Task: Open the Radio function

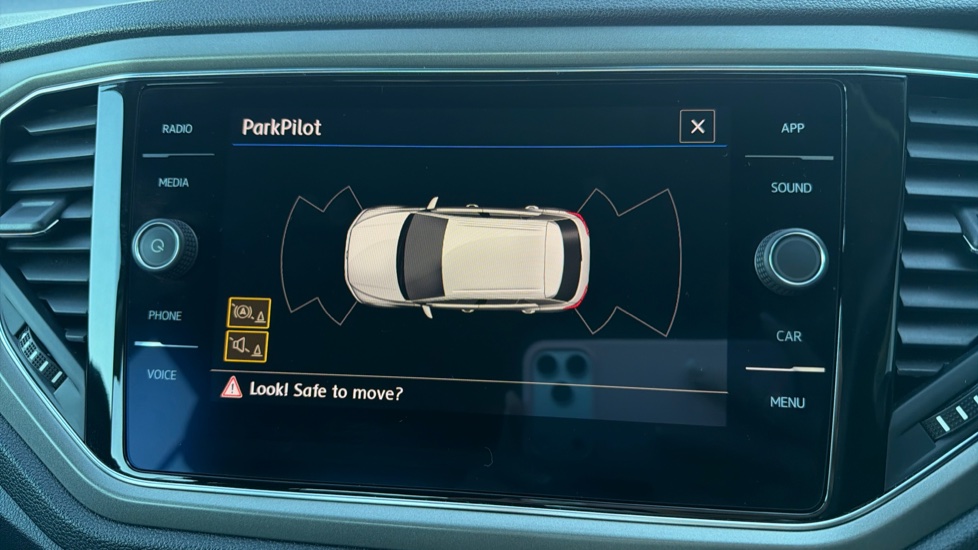Action: 177,129
